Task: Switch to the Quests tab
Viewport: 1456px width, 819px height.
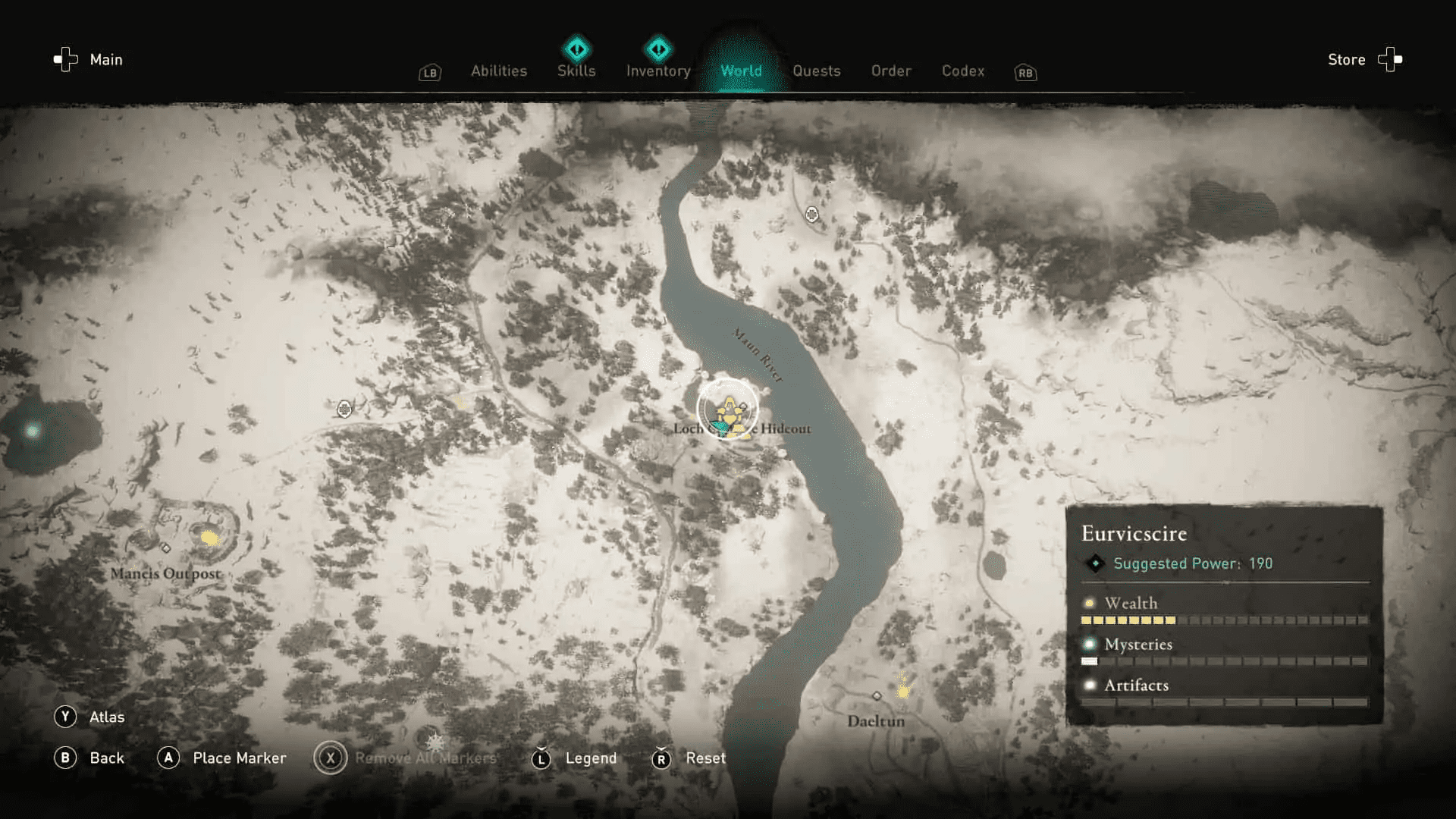Action: (817, 71)
